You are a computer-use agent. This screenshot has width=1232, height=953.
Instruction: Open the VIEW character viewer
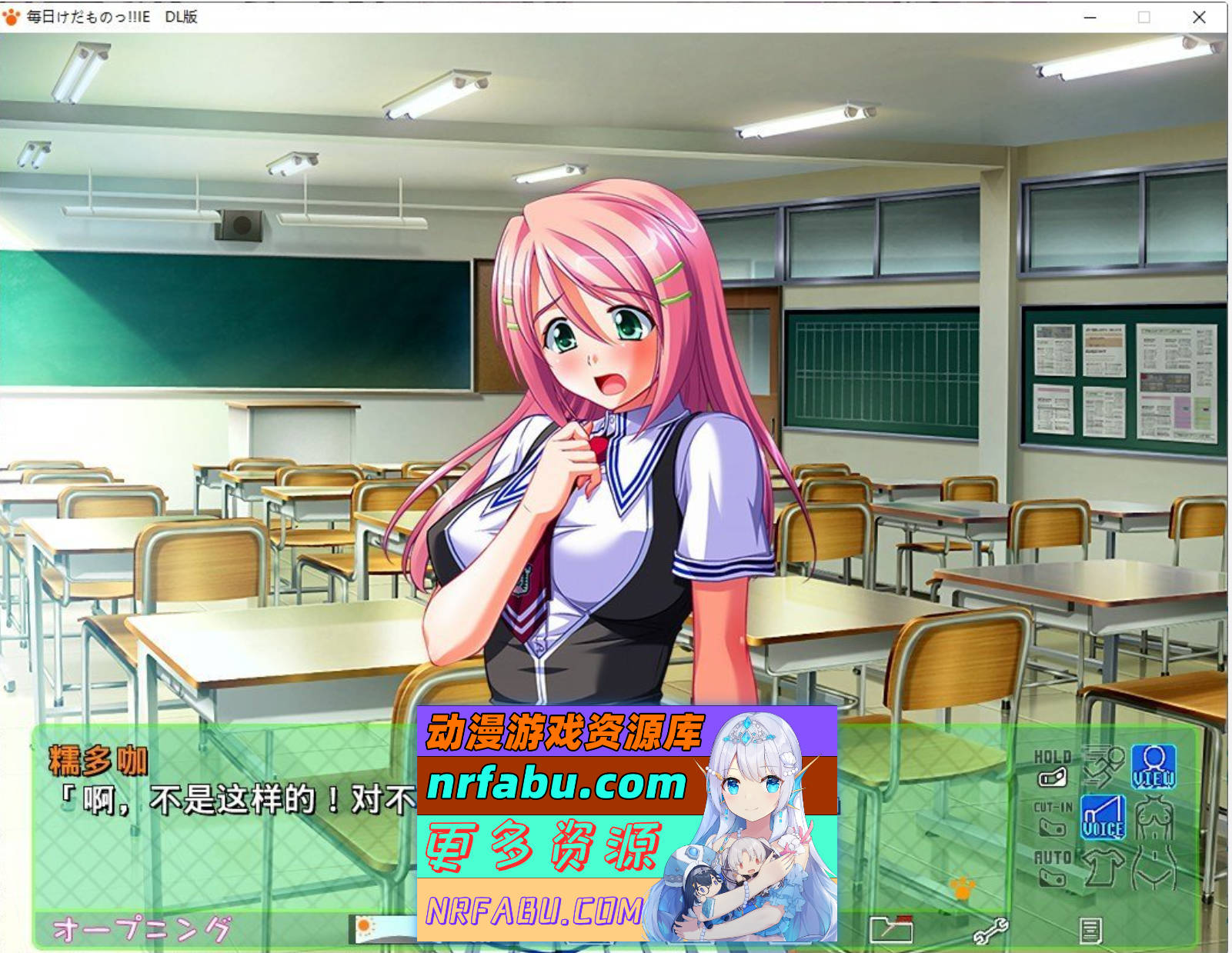tap(1154, 765)
